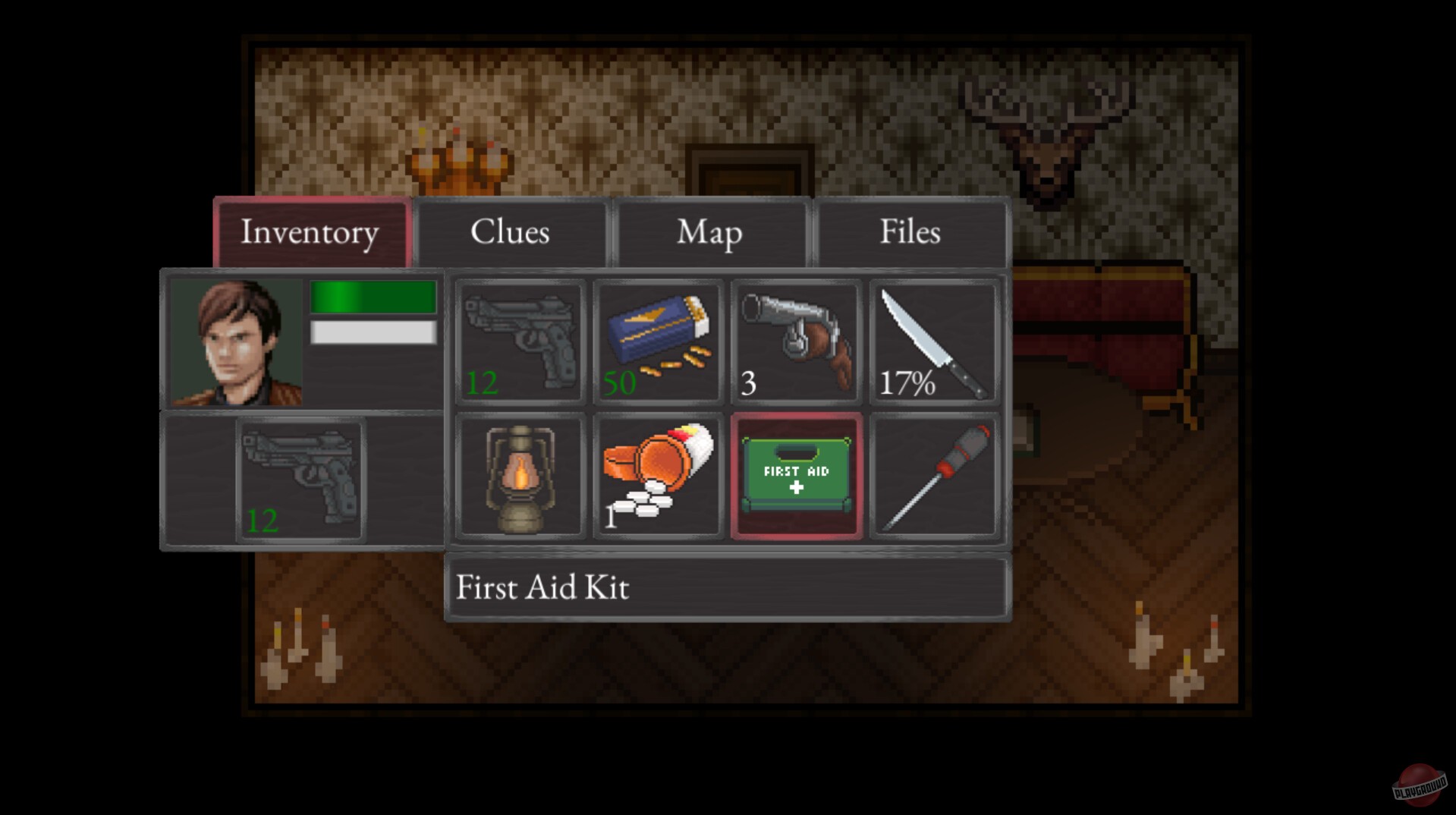Screen dimensions: 1456x815
Task: Switch to the Files tab
Action: click(910, 232)
